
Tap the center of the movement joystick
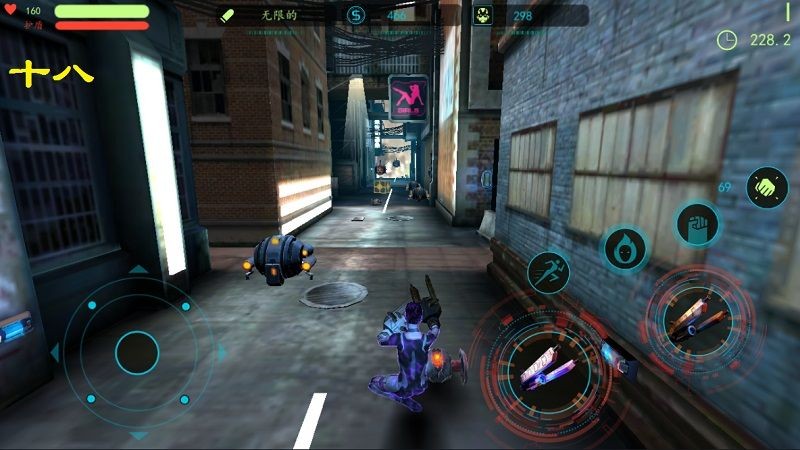[137, 352]
